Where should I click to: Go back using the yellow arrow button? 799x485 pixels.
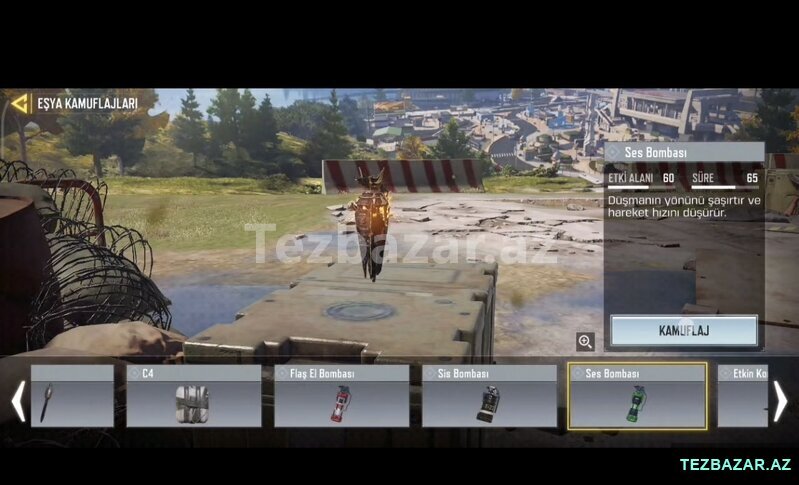point(20,103)
